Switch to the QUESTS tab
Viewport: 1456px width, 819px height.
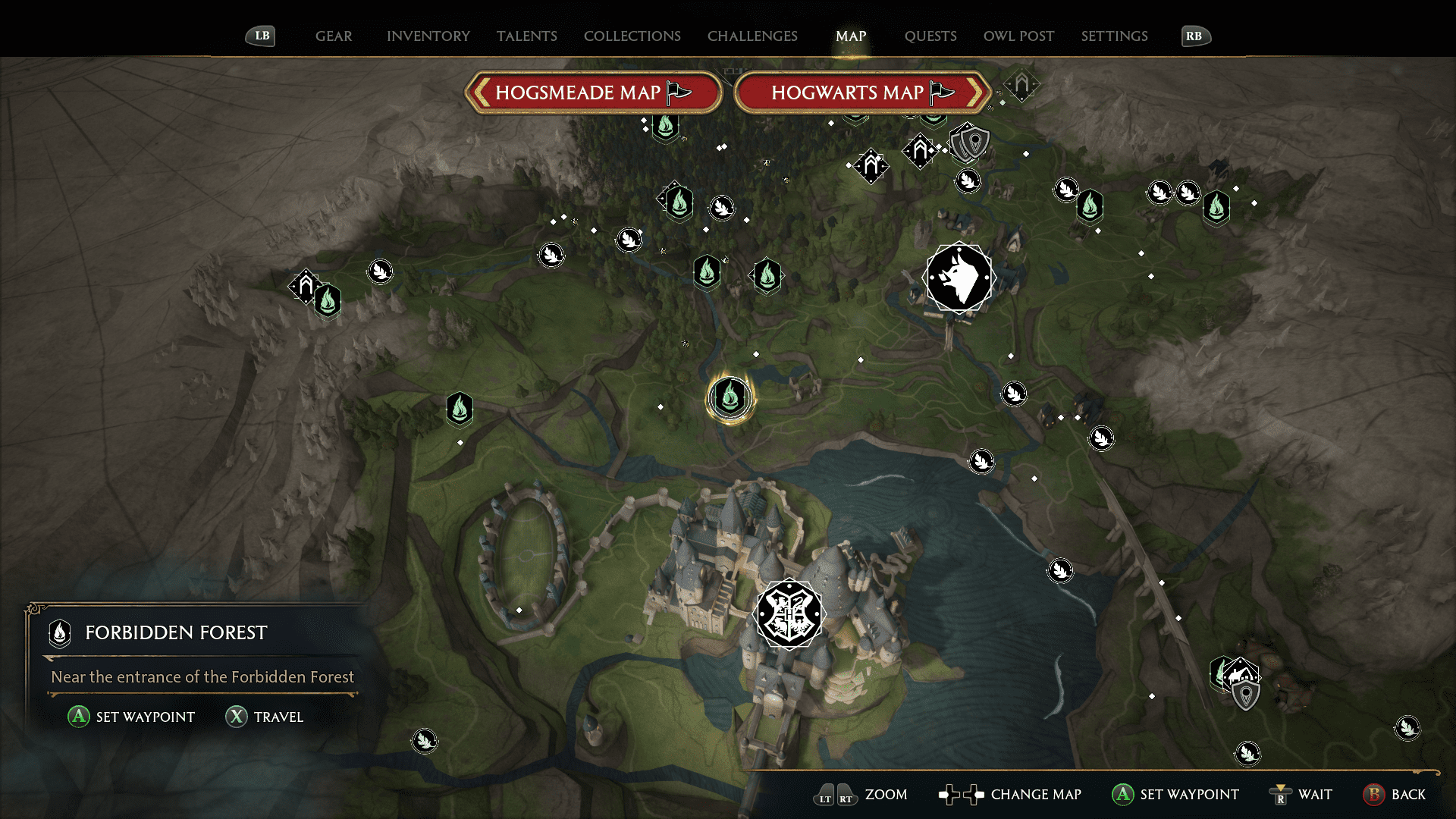(x=930, y=36)
